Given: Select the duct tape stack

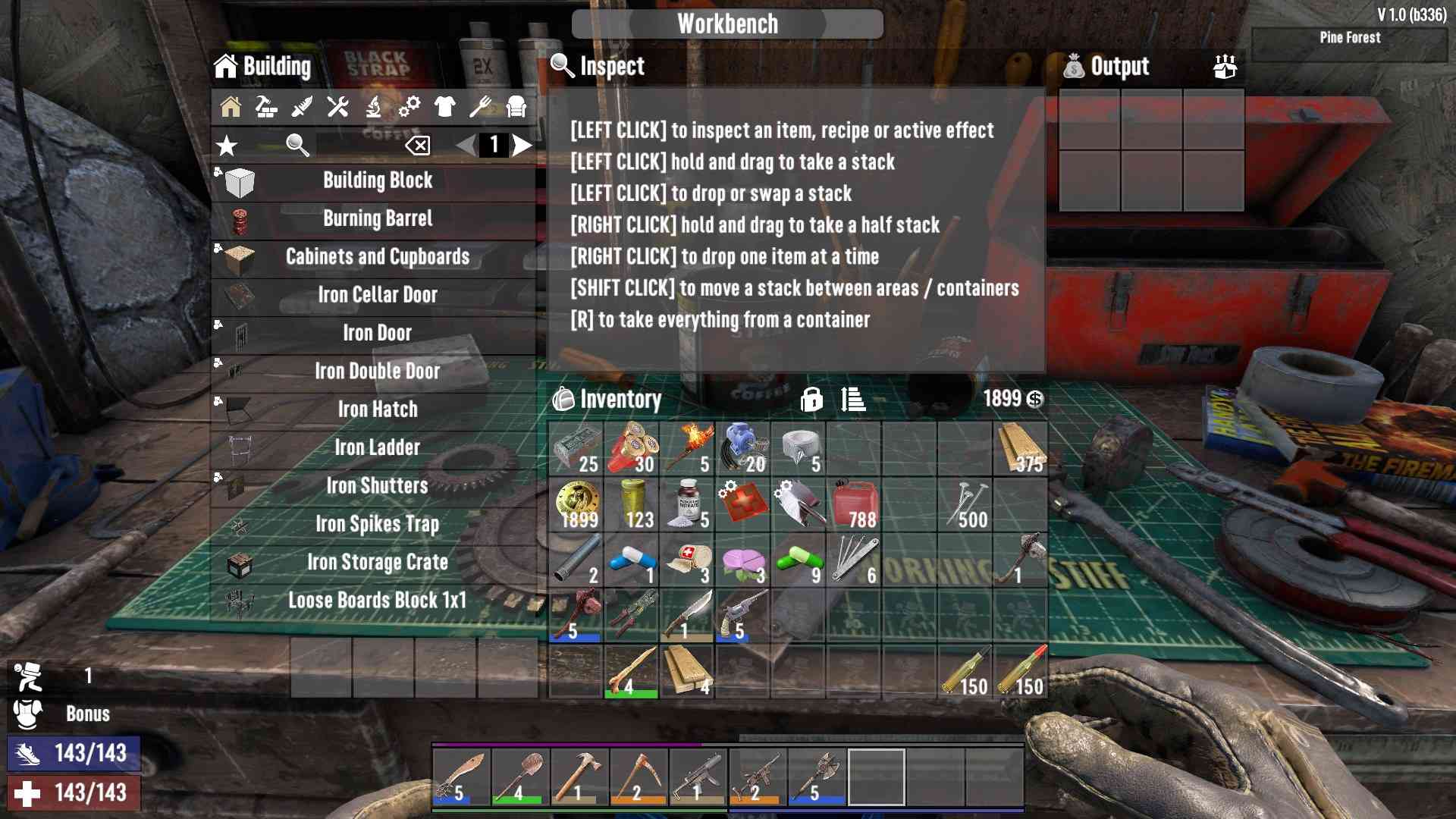Looking at the screenshot, I should point(799,449).
